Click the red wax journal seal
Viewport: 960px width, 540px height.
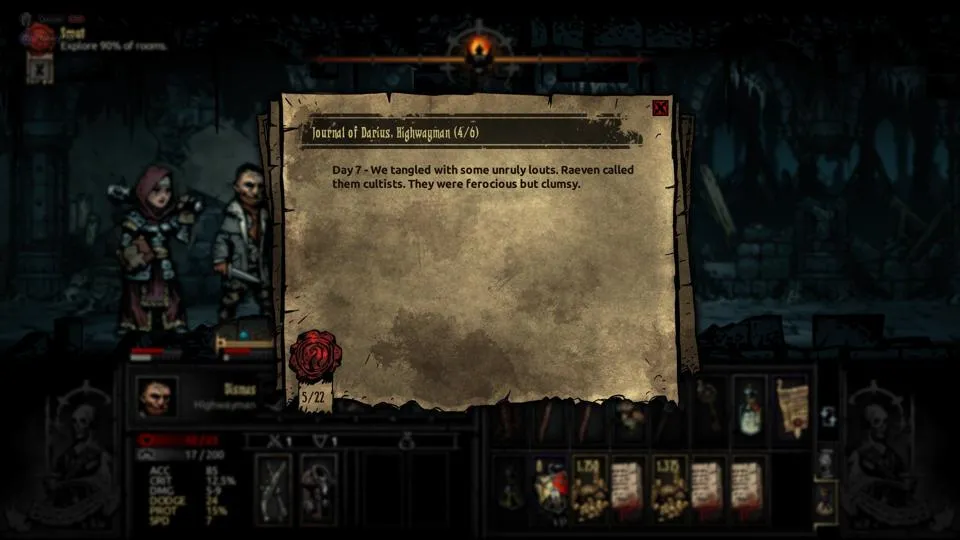[315, 355]
